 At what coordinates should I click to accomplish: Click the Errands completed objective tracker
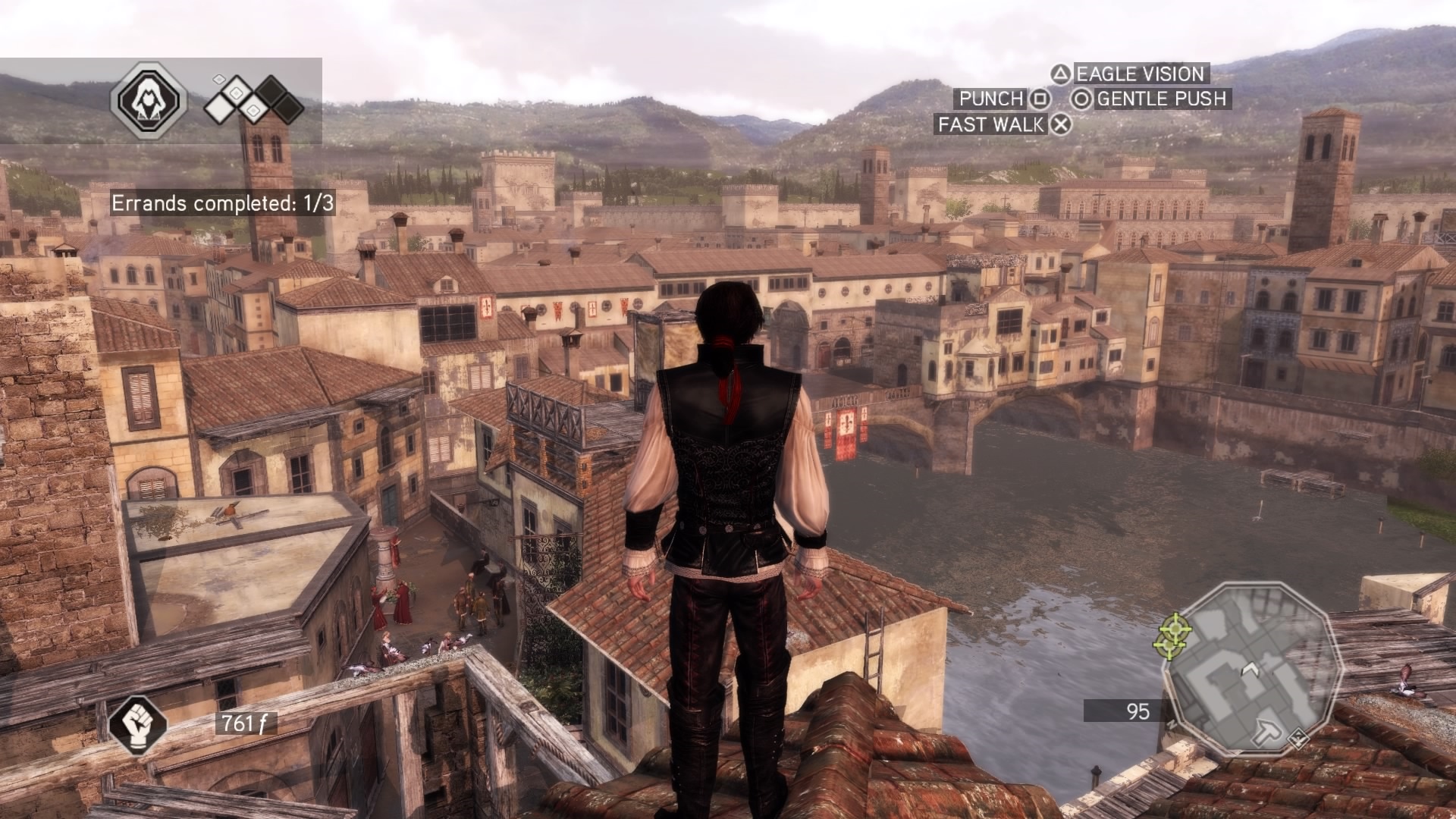(223, 203)
